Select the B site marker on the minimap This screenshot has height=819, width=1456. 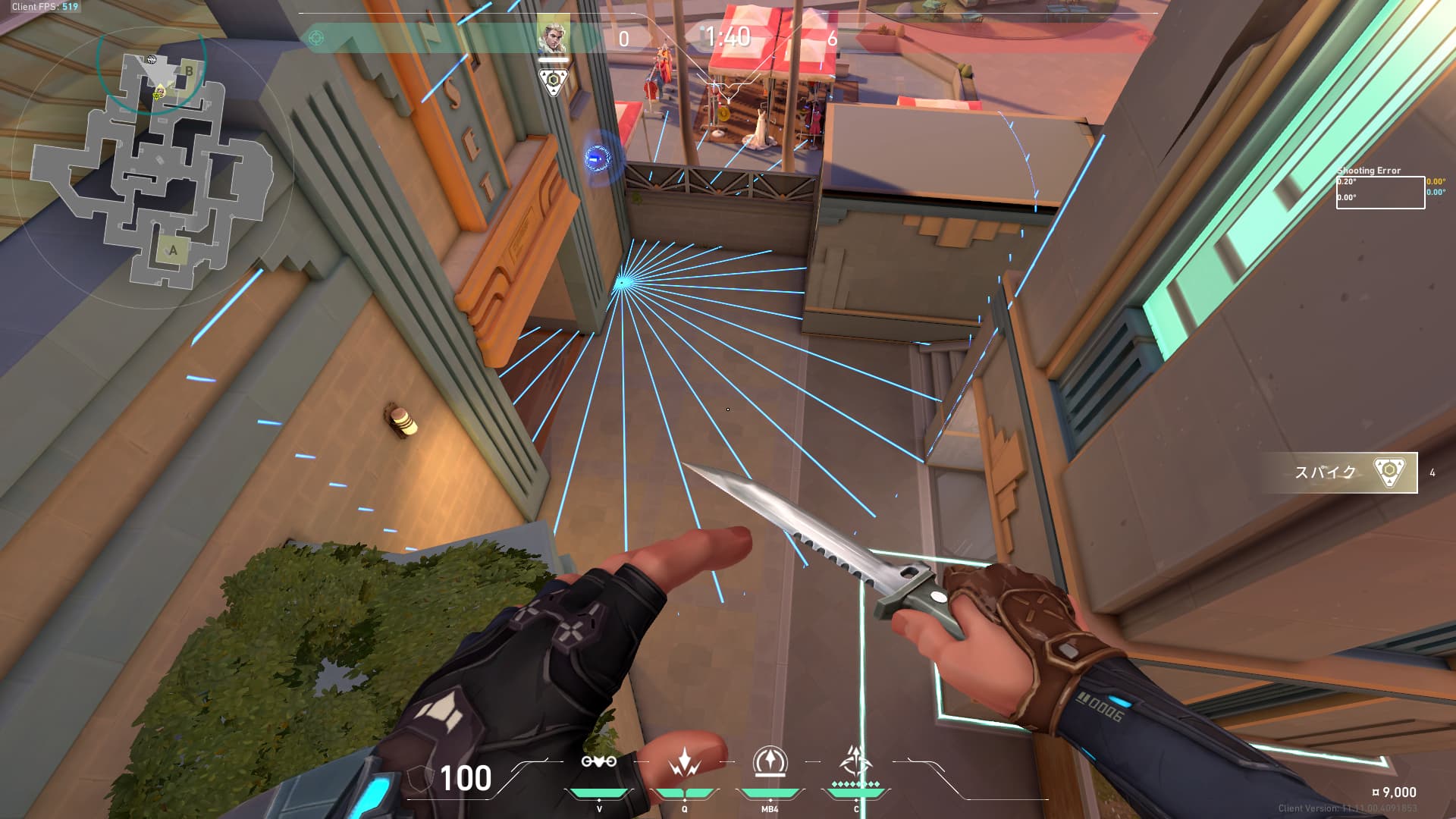[x=189, y=71]
